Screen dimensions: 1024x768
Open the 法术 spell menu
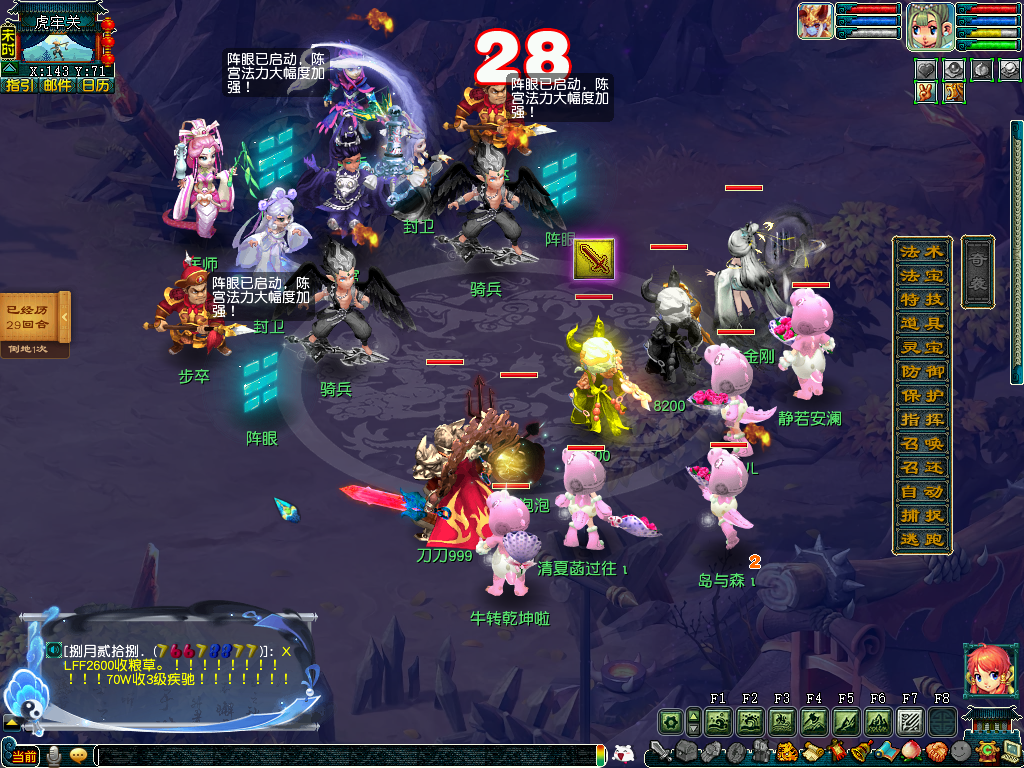[920, 251]
